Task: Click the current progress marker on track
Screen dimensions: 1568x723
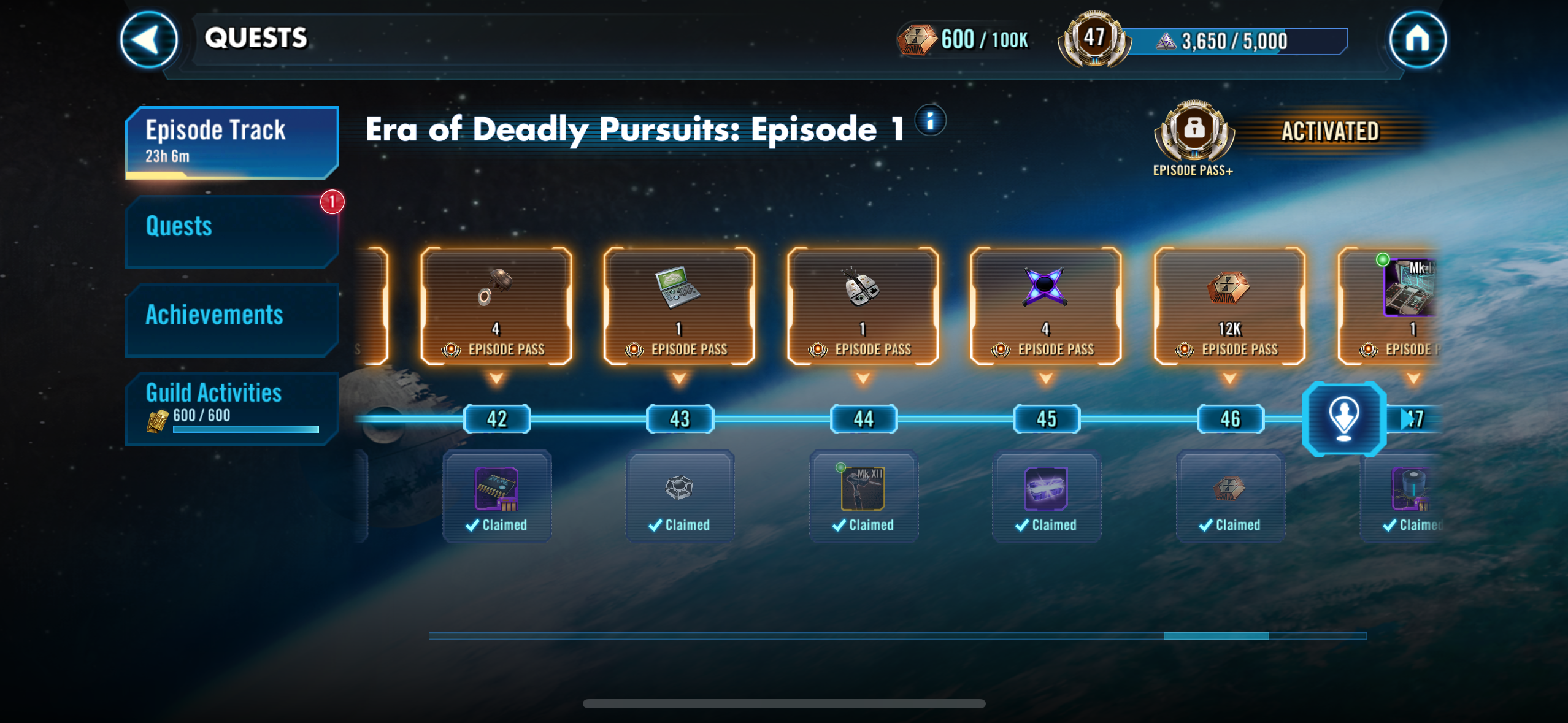Action: pyautogui.click(x=1343, y=419)
